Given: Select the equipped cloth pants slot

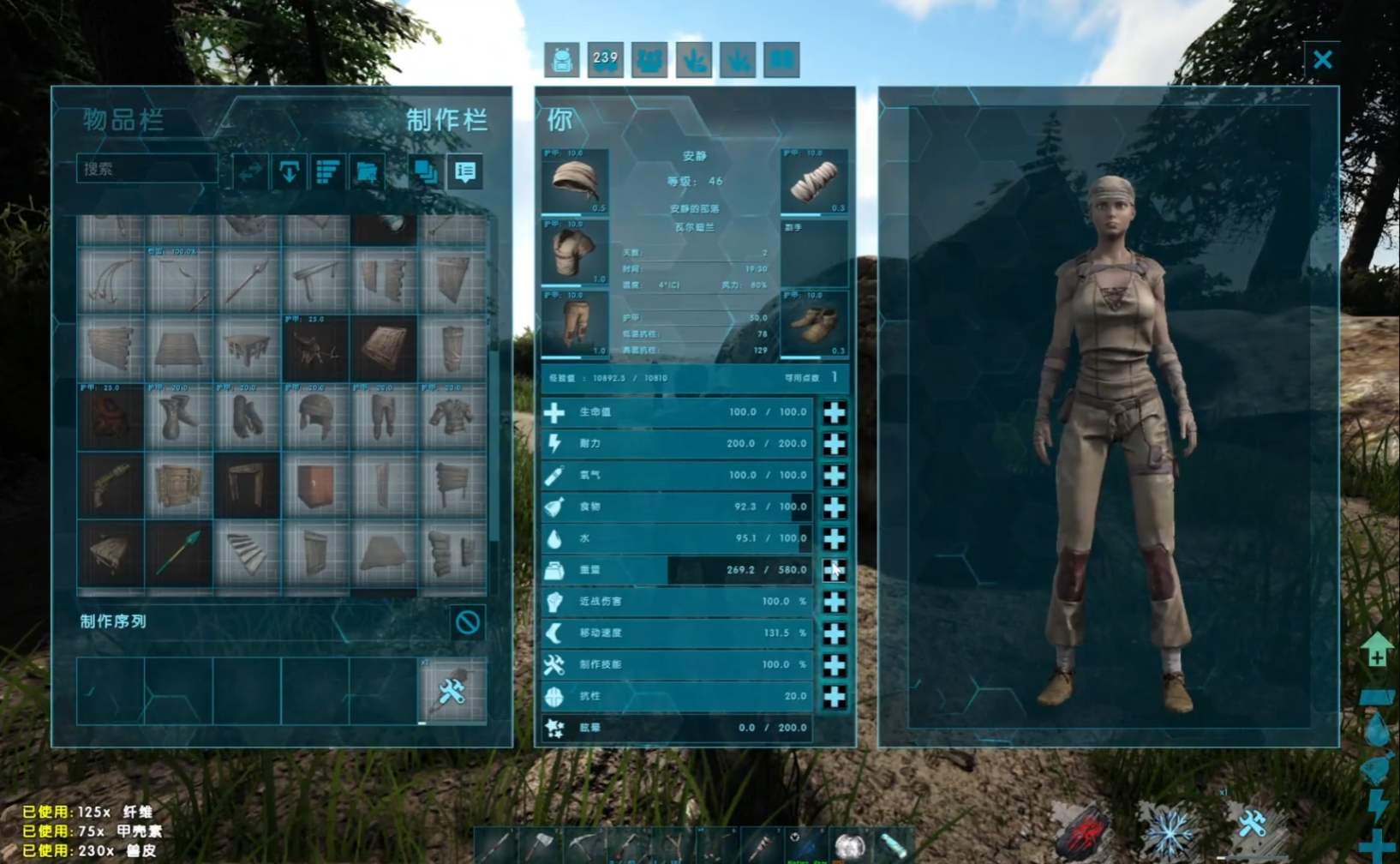Looking at the screenshot, I should pyautogui.click(x=575, y=324).
